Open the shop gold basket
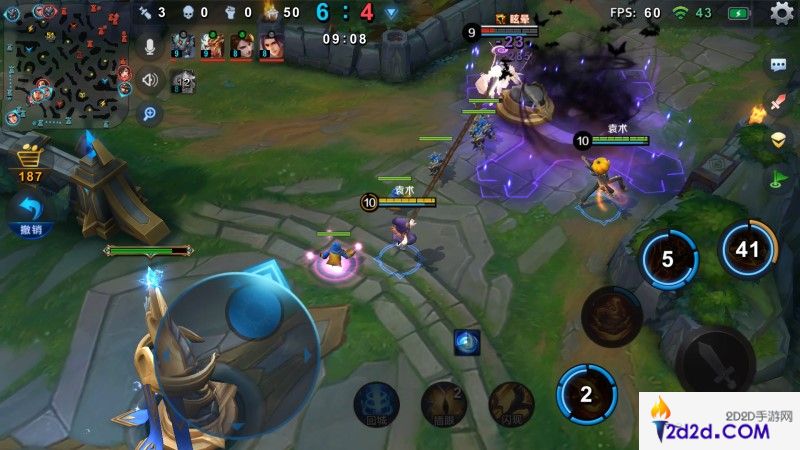 30,158
